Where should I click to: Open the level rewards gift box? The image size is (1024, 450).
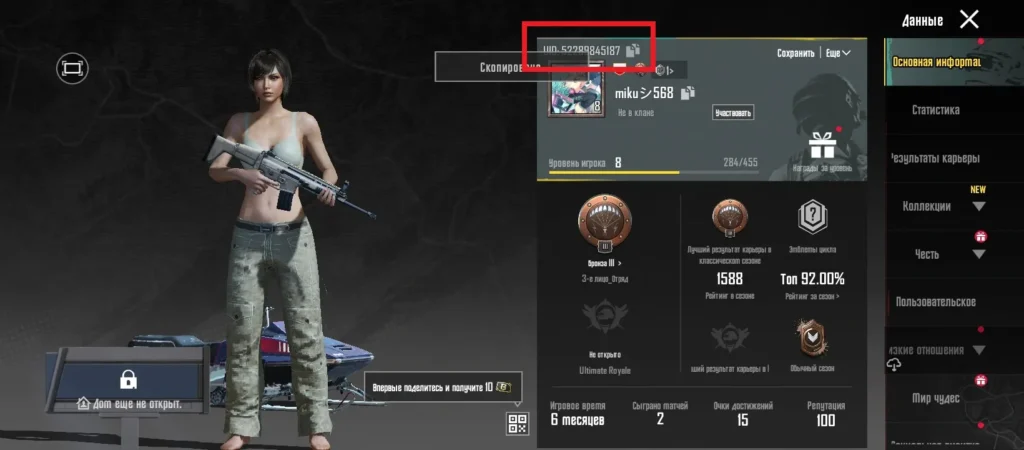pos(822,147)
